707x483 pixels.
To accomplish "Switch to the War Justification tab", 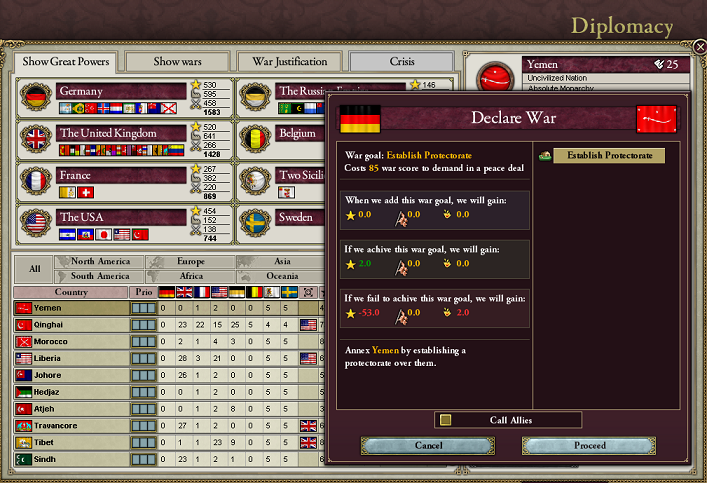I will point(289,62).
